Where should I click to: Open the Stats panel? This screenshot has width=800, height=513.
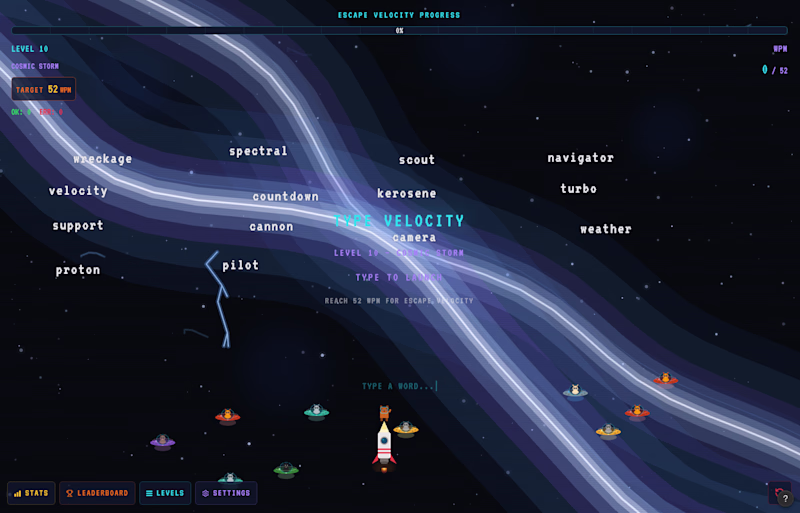click(31, 493)
